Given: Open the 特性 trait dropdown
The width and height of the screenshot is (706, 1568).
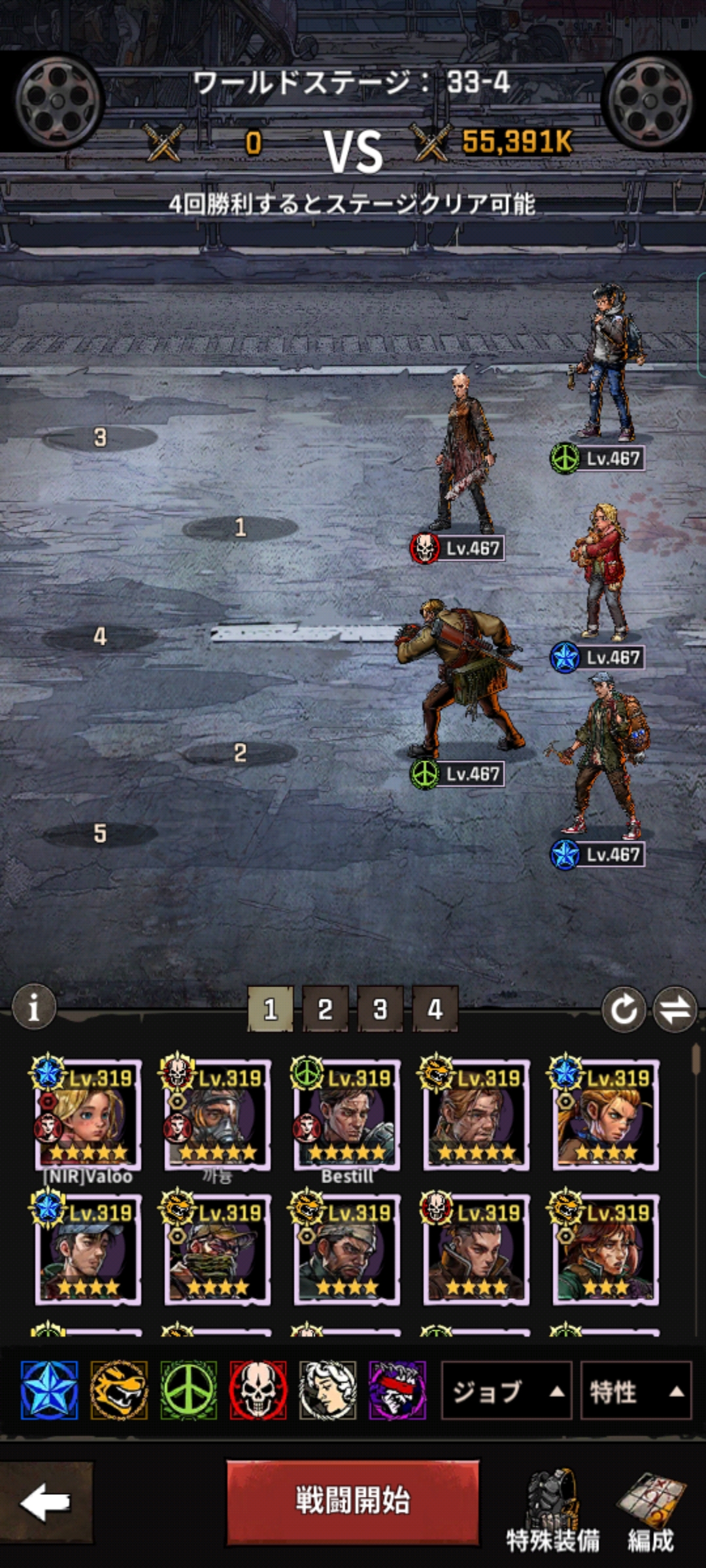Looking at the screenshot, I should pyautogui.click(x=635, y=1391).
